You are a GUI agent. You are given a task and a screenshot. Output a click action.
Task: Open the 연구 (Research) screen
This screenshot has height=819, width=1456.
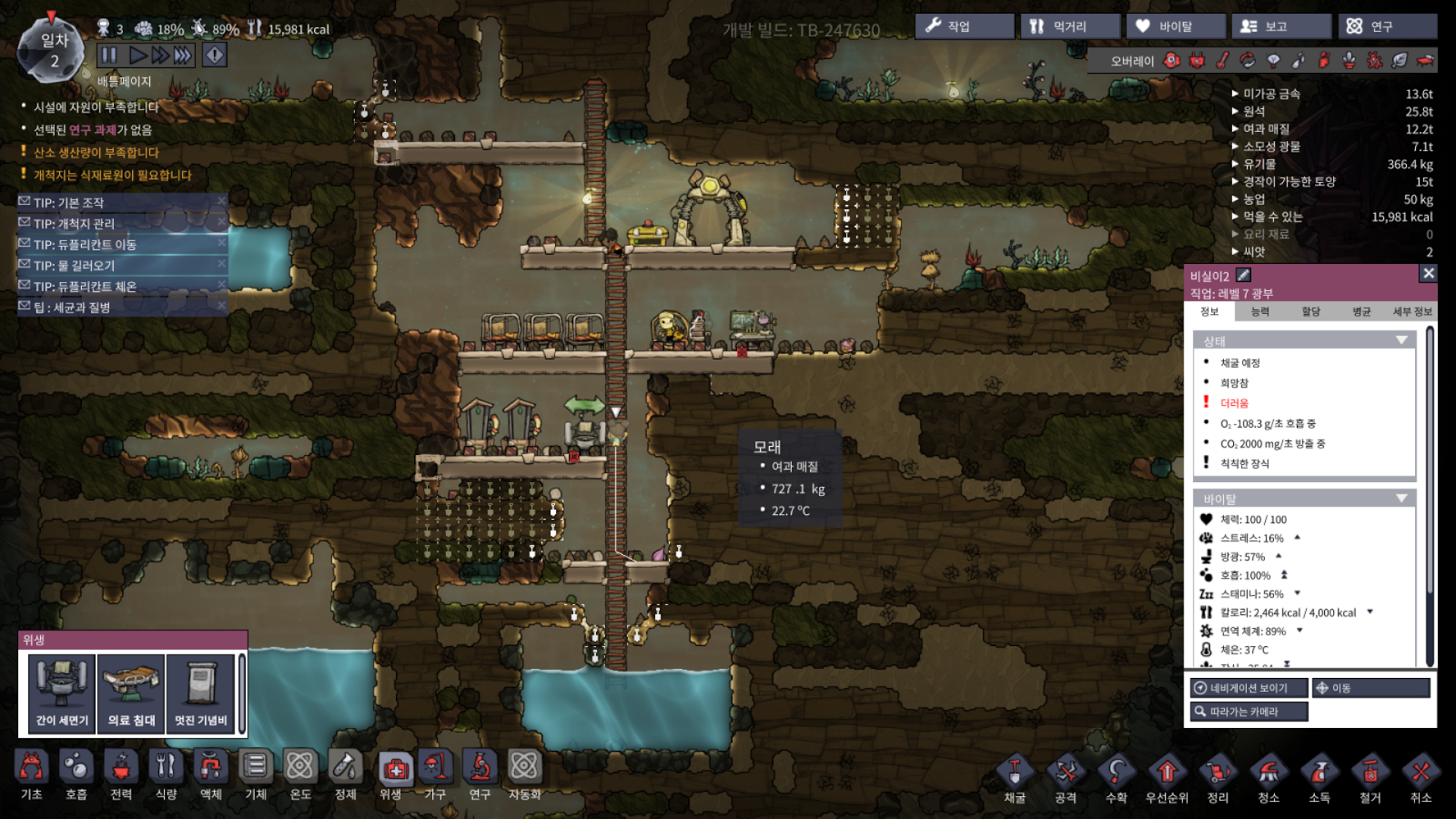click(1387, 26)
